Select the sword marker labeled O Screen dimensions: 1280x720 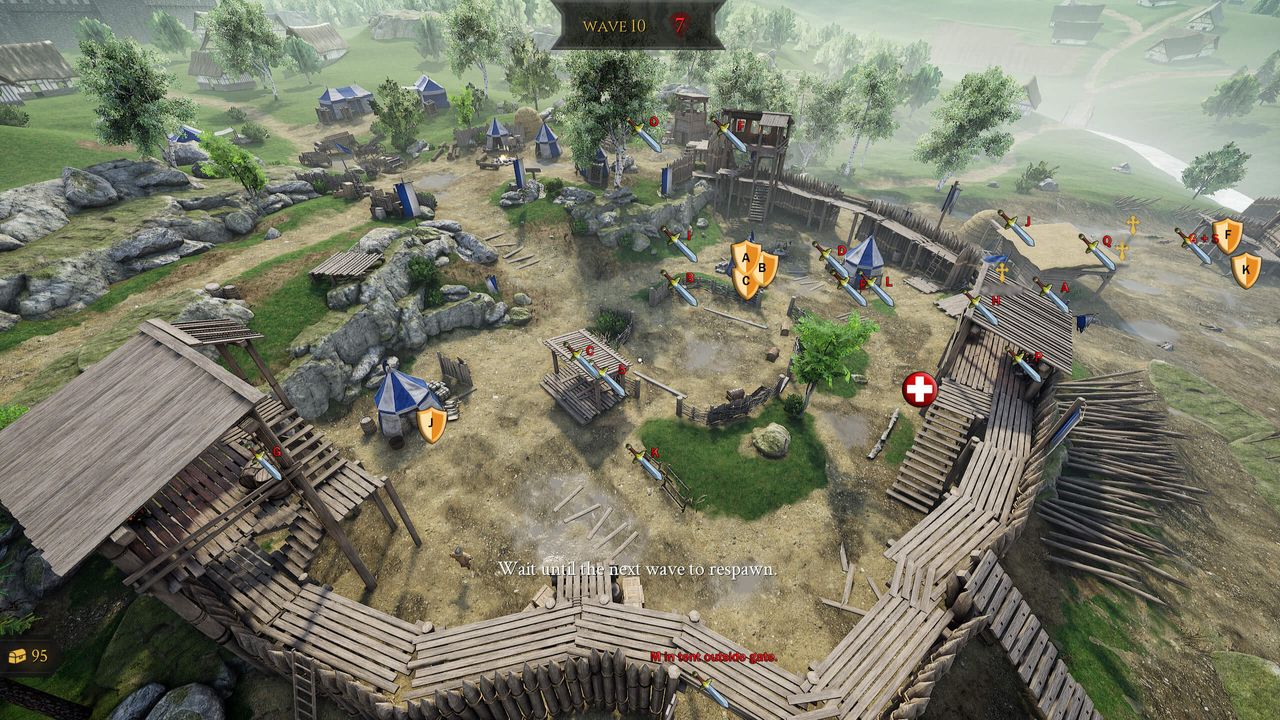(x=644, y=134)
